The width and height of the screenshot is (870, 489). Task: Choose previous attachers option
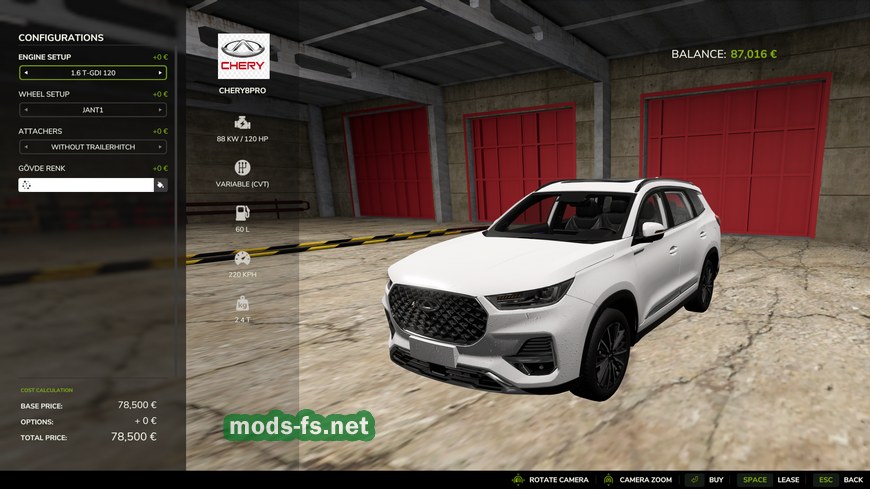pyautogui.click(x=25, y=147)
